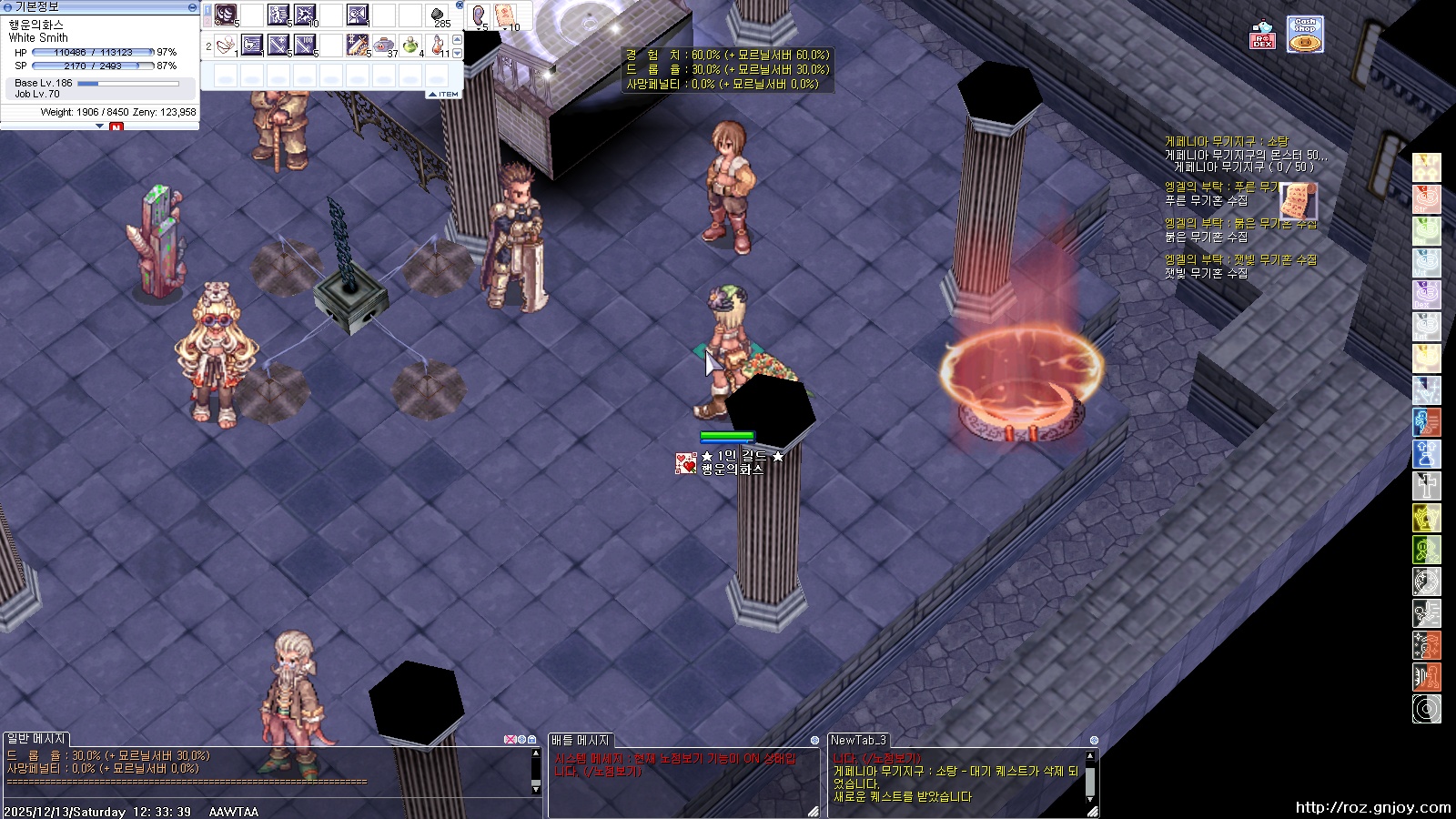Open the Cash Shop
The image size is (1456, 819).
pos(1305,35)
